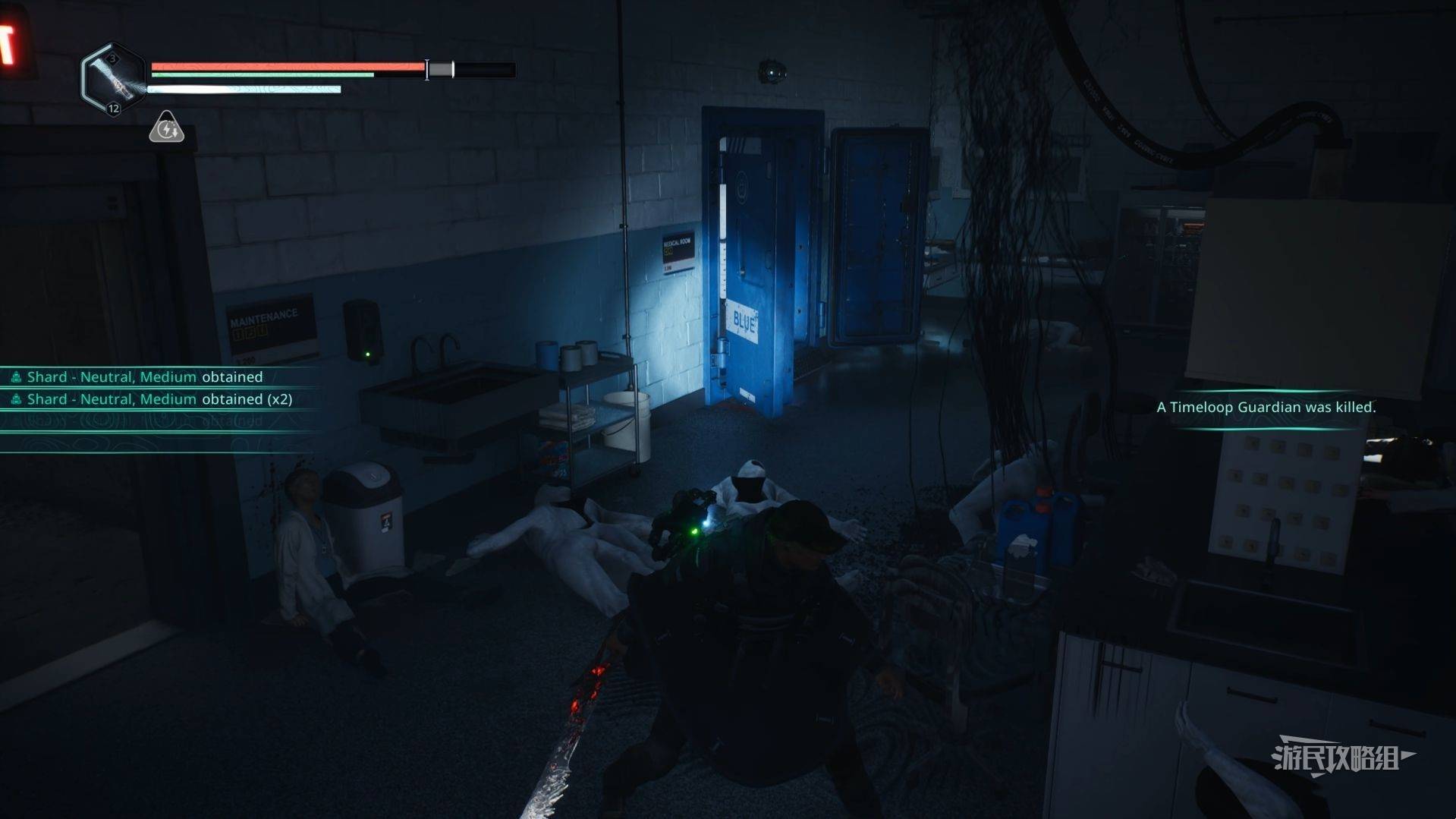The image size is (1456, 819).
Task: Select the triangular lightning status icon
Action: pos(166,128)
